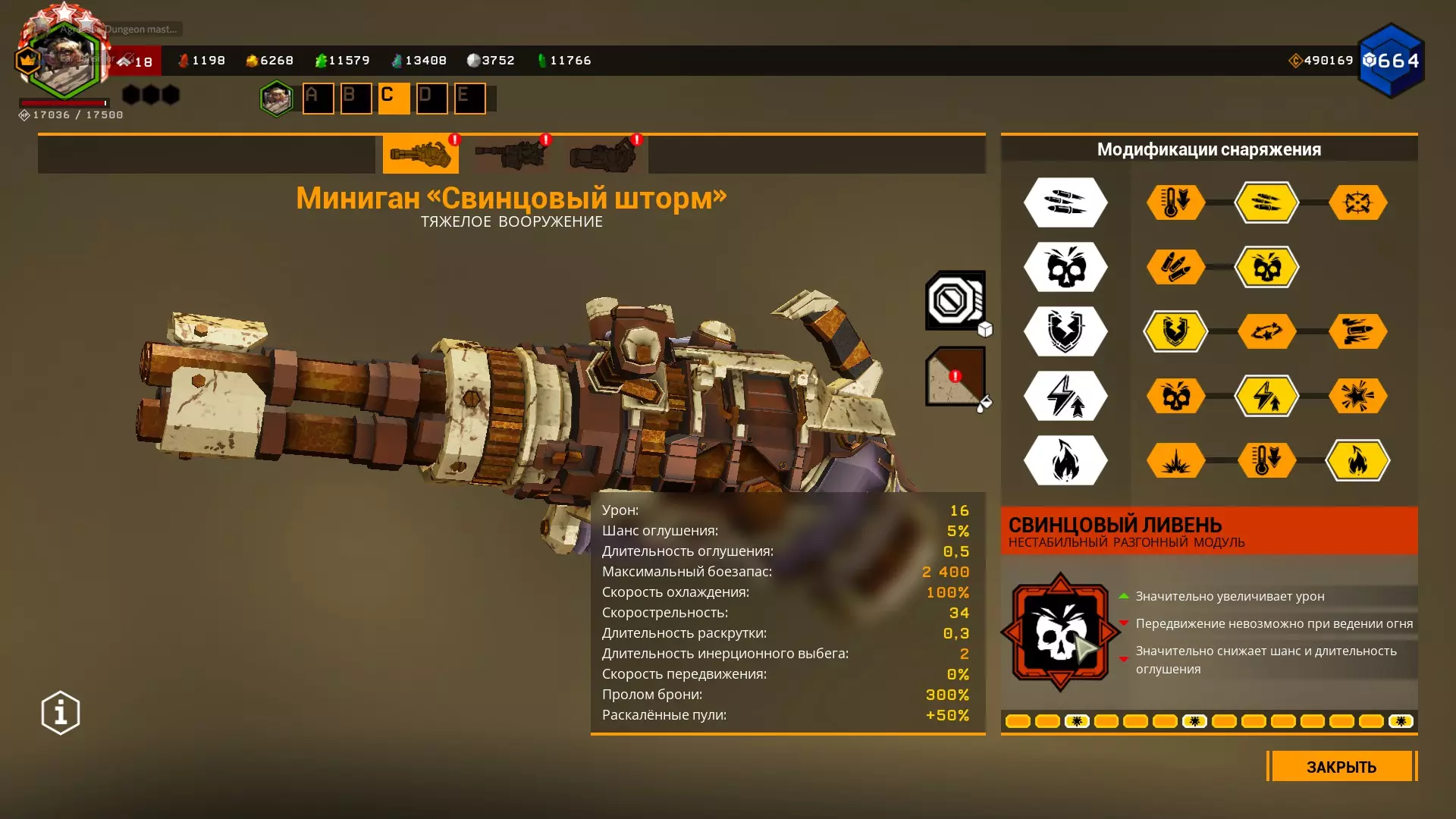This screenshot has width=1456, height=819.
Task: Select the minigun weapon tab
Action: 420,155
